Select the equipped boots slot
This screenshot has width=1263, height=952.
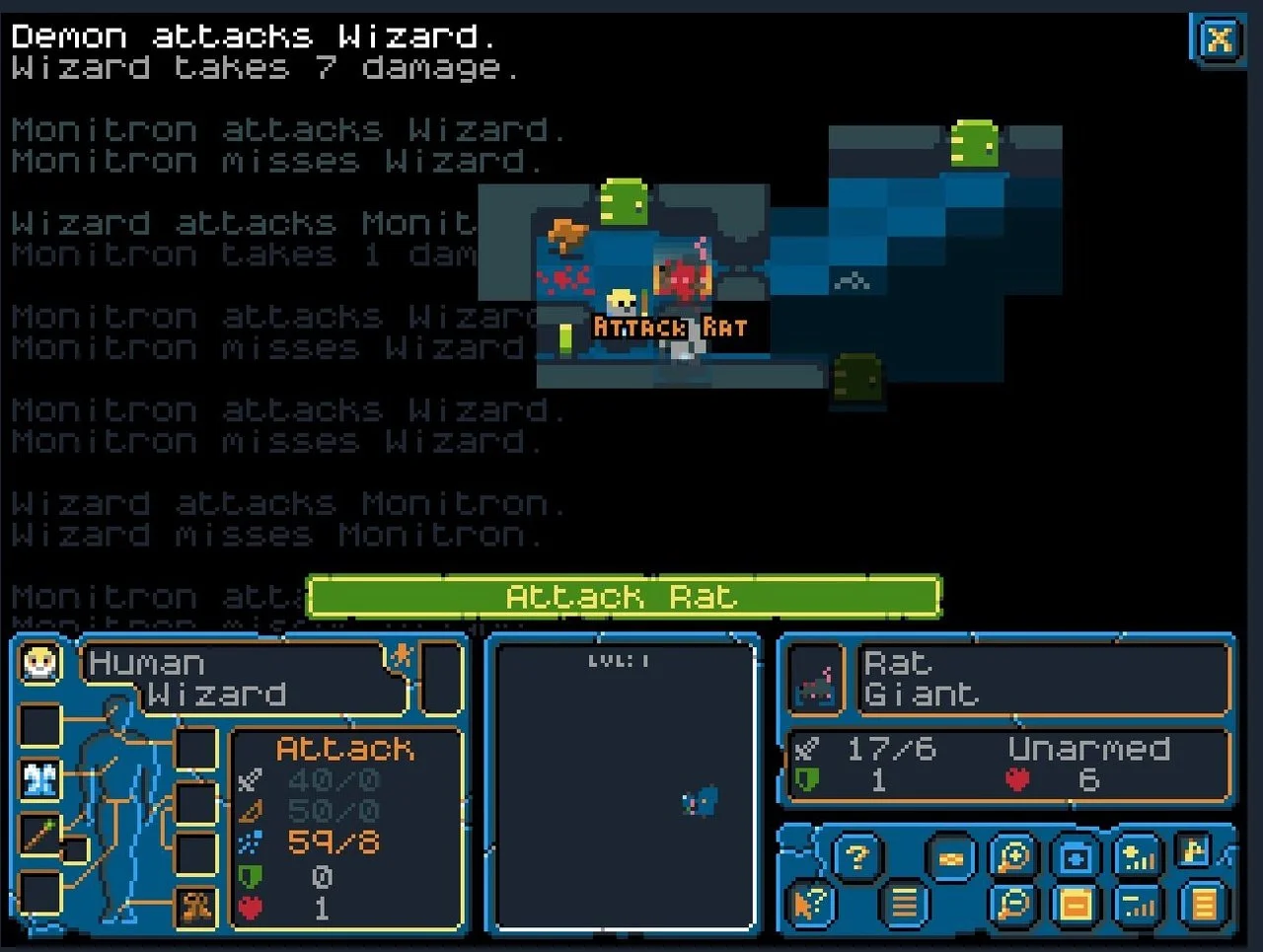tap(196, 907)
